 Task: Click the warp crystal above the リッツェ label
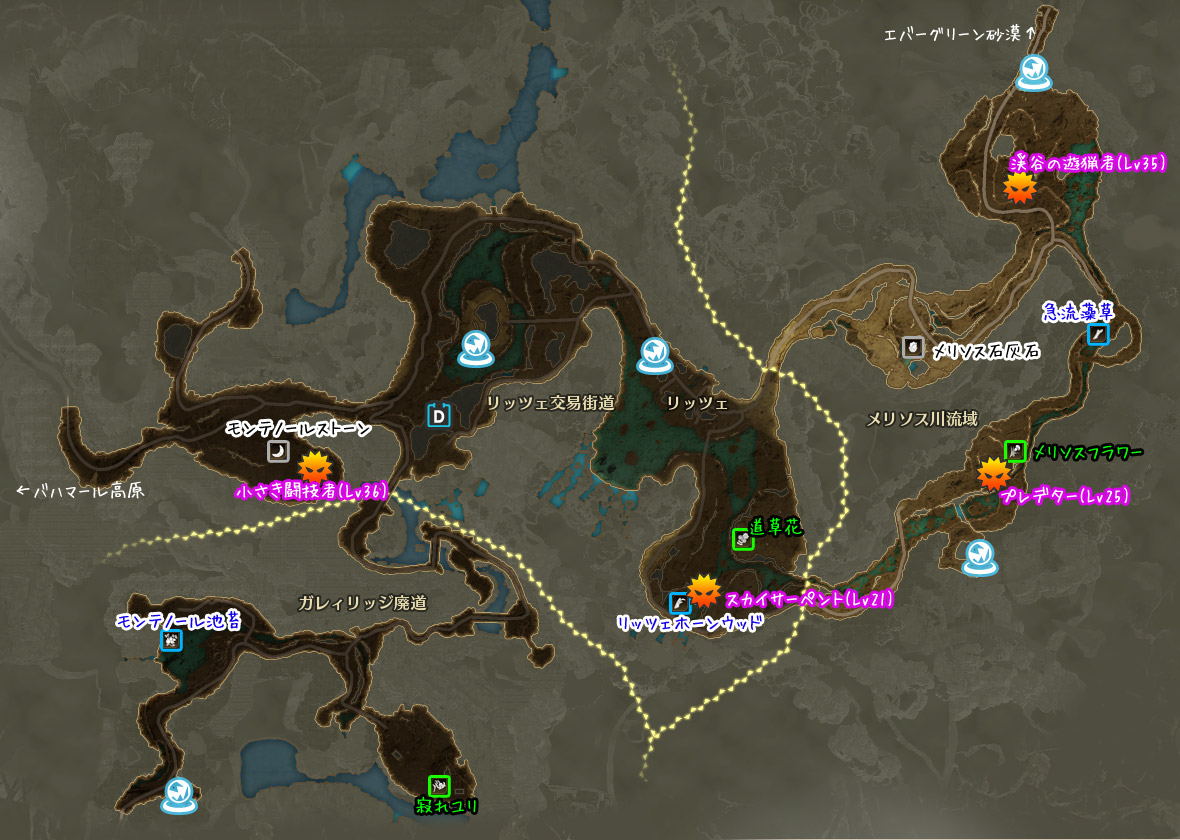(654, 353)
